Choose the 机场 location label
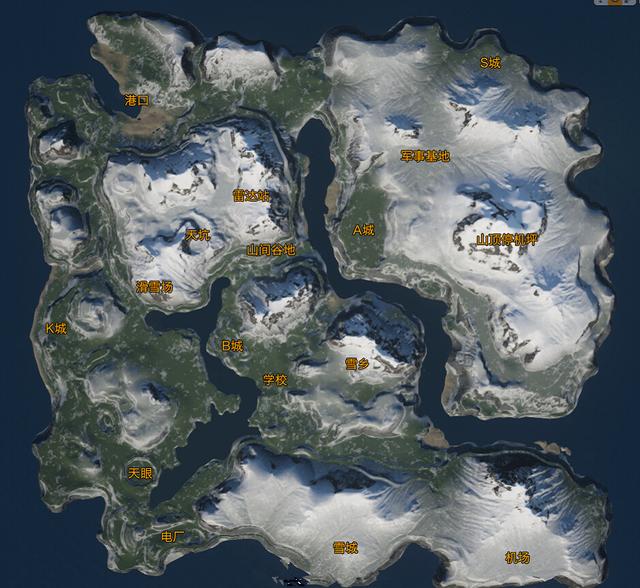 pos(517,557)
